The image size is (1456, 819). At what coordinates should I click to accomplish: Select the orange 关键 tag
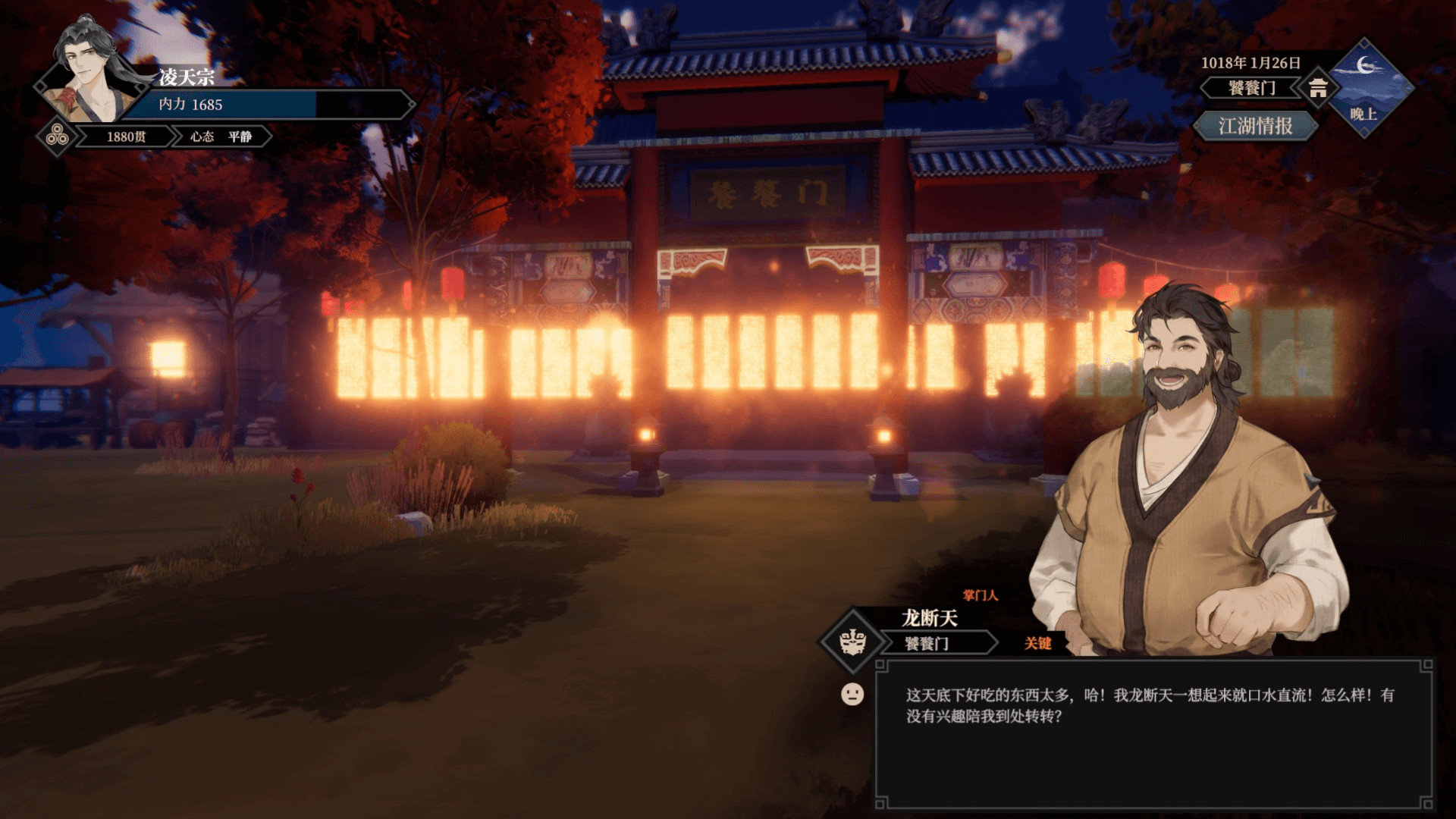point(1037,644)
